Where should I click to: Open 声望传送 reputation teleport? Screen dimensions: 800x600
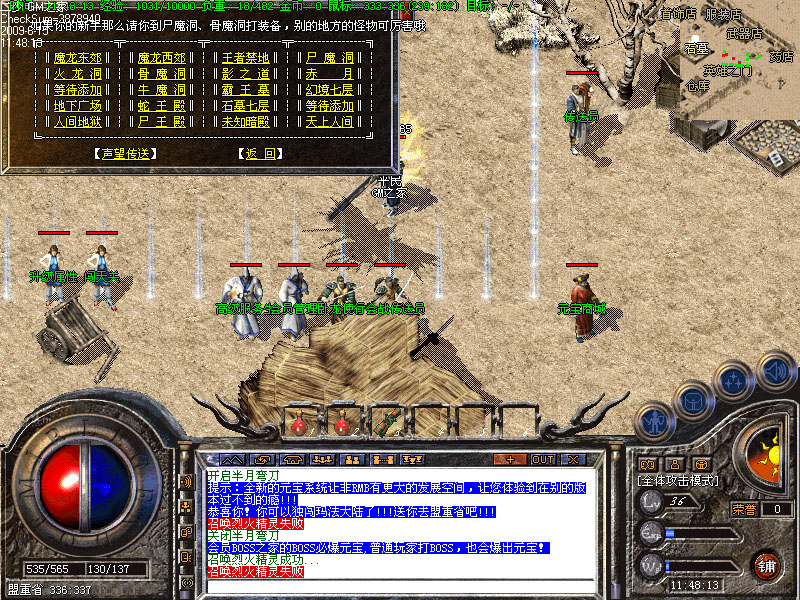tap(124, 154)
